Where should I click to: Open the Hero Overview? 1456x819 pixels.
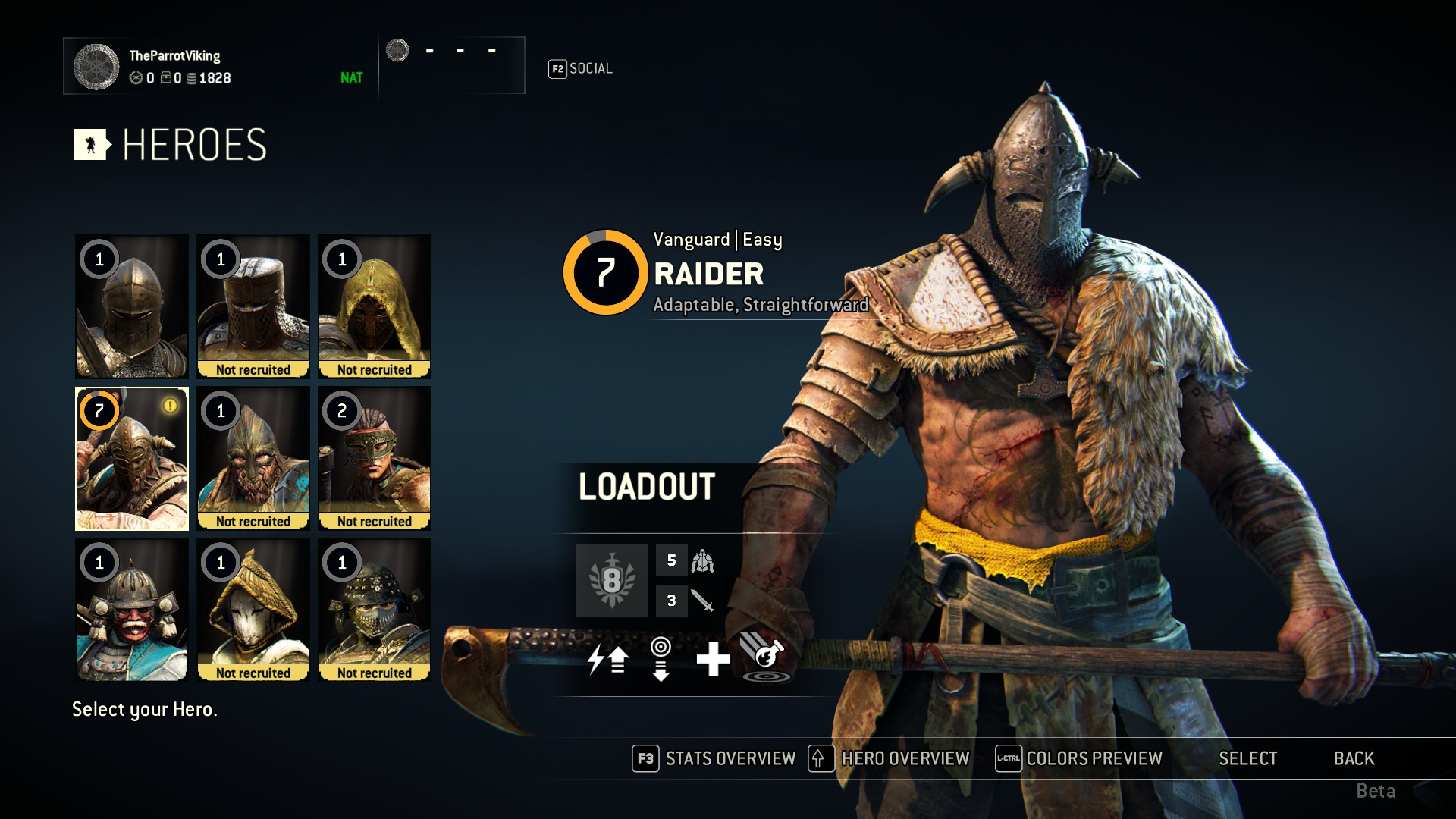[x=905, y=758]
